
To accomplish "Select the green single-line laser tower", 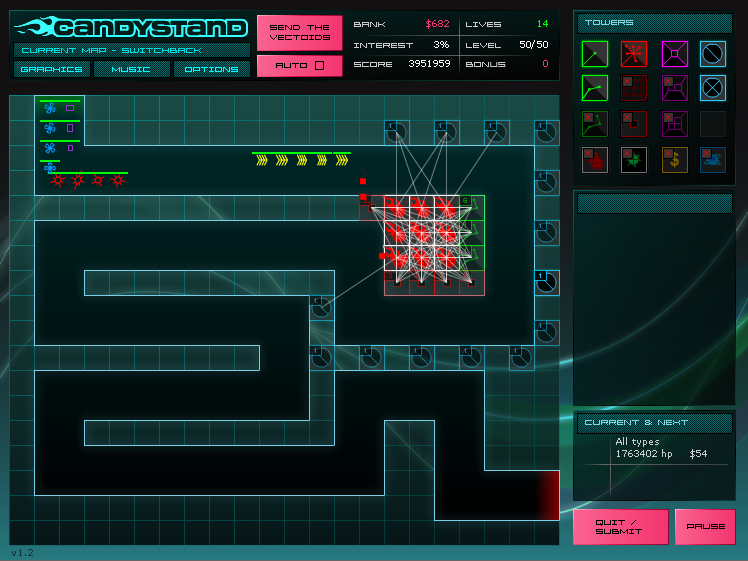I will tap(595, 53).
